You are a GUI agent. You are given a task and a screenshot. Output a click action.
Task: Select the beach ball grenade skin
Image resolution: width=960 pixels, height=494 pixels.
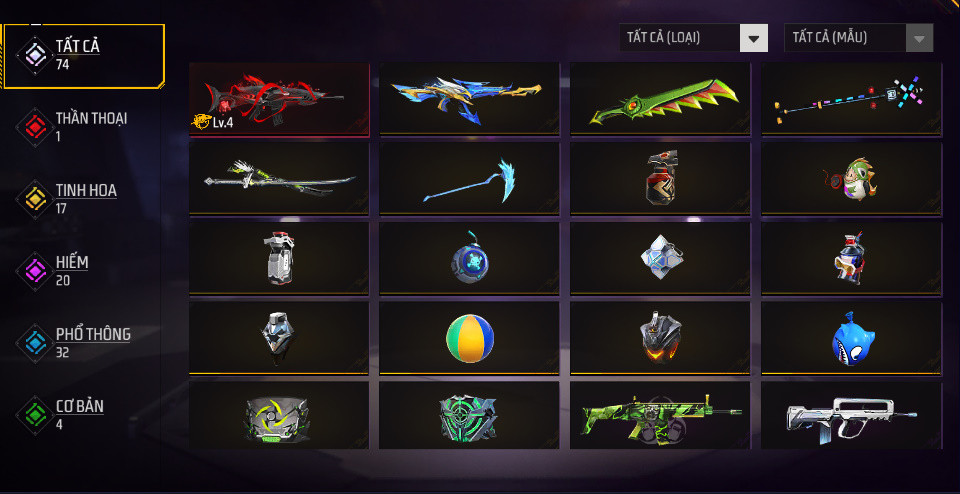click(469, 338)
